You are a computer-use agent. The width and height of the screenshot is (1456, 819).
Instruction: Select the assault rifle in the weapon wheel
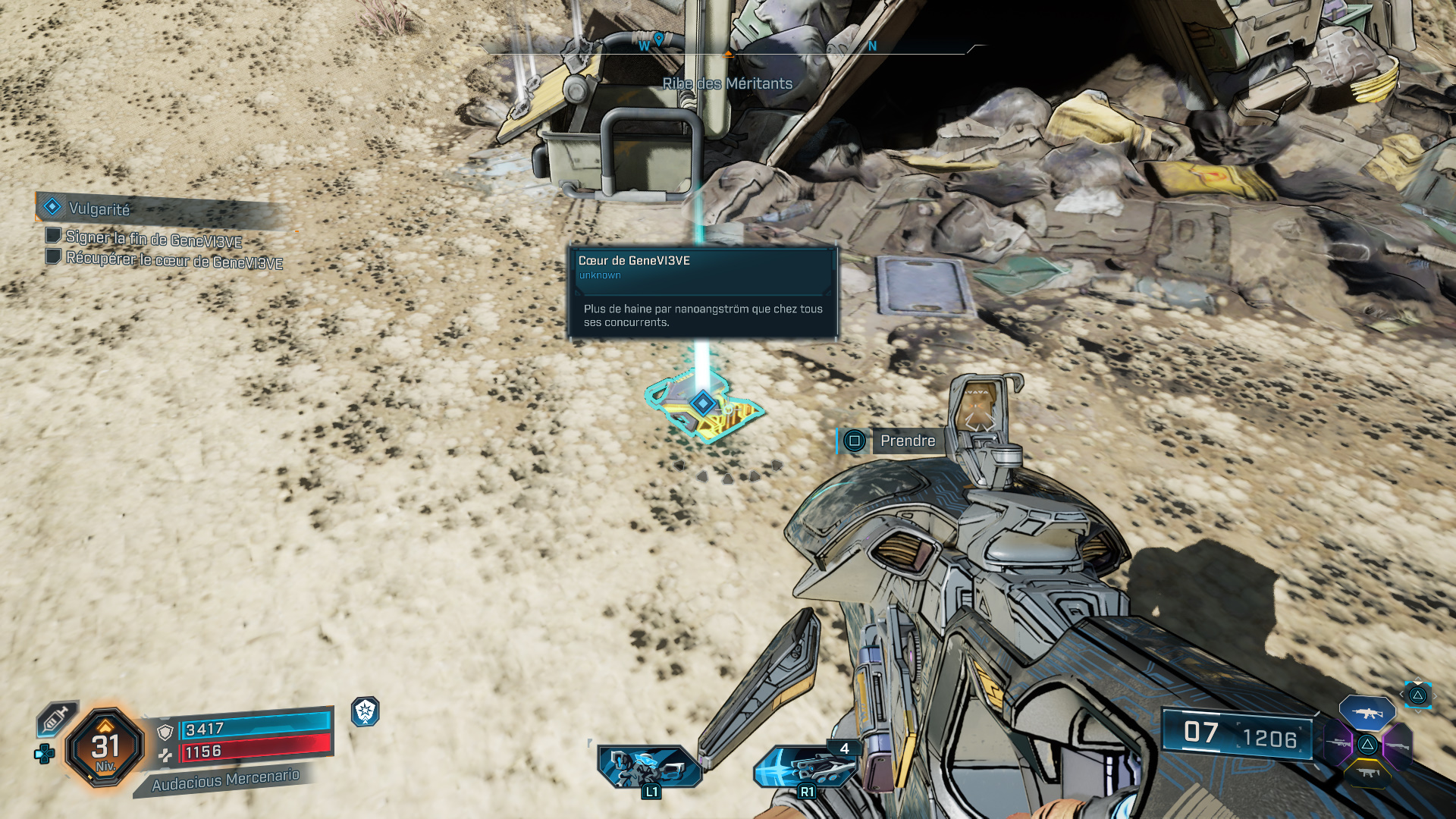1367,713
